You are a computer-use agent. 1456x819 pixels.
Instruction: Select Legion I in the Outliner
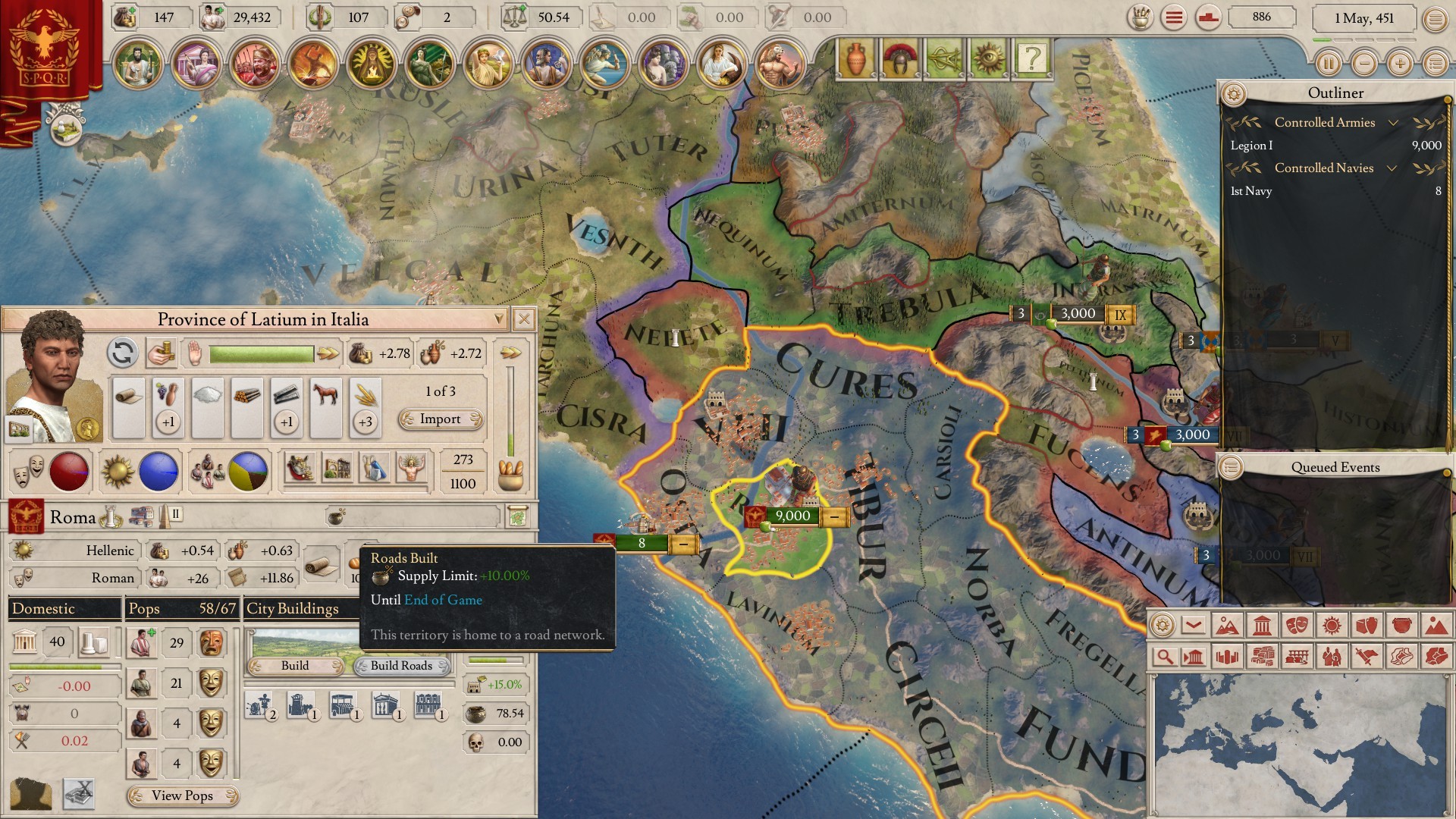pos(1252,146)
